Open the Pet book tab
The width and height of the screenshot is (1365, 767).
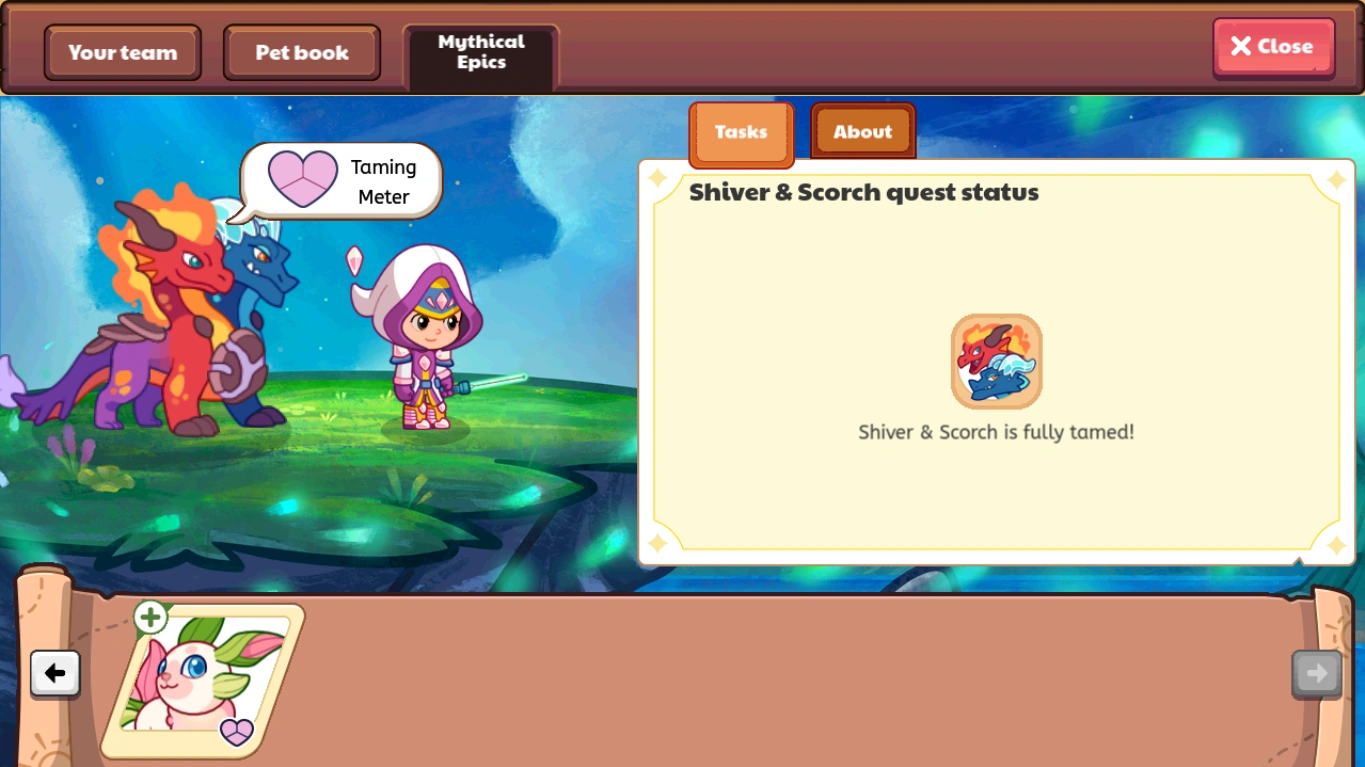click(x=301, y=52)
